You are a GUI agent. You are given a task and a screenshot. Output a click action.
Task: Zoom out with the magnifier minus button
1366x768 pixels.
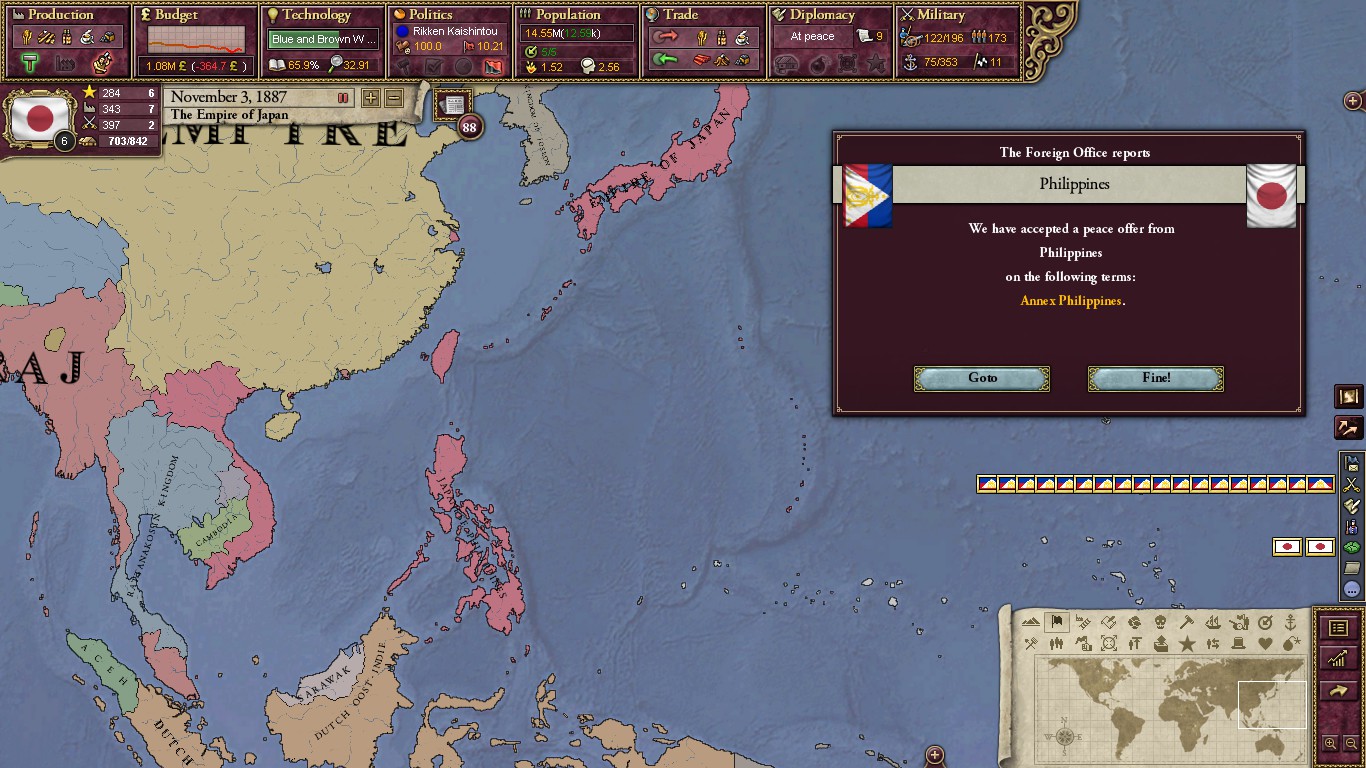point(1351,743)
